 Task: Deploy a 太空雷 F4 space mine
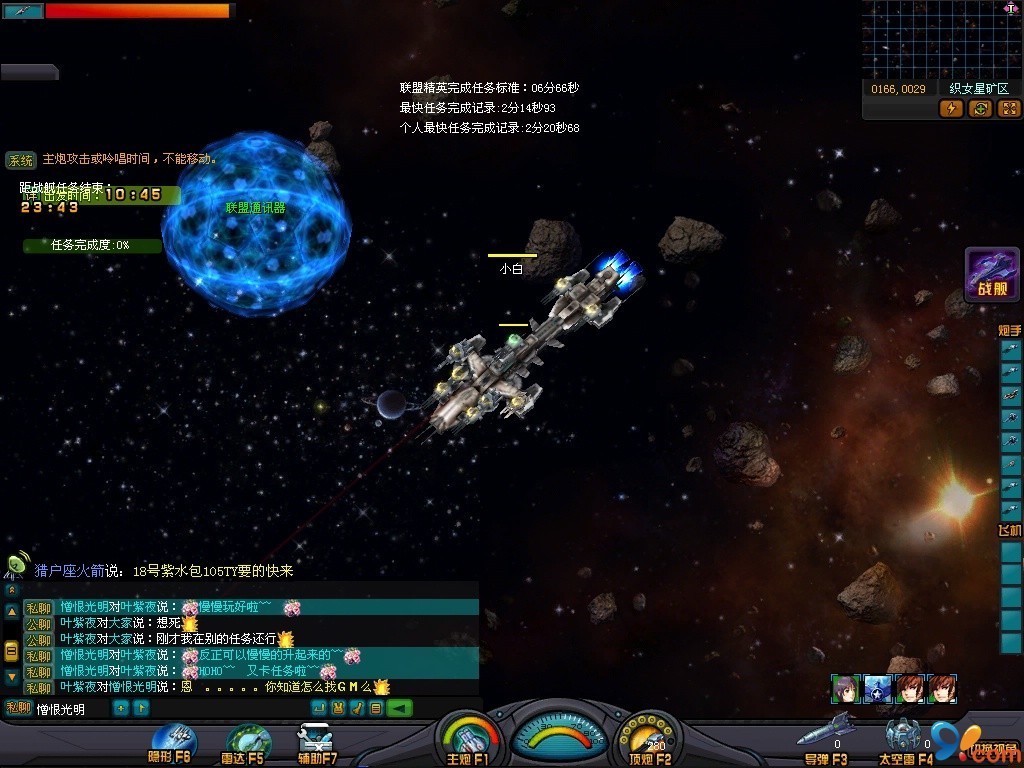coord(905,740)
